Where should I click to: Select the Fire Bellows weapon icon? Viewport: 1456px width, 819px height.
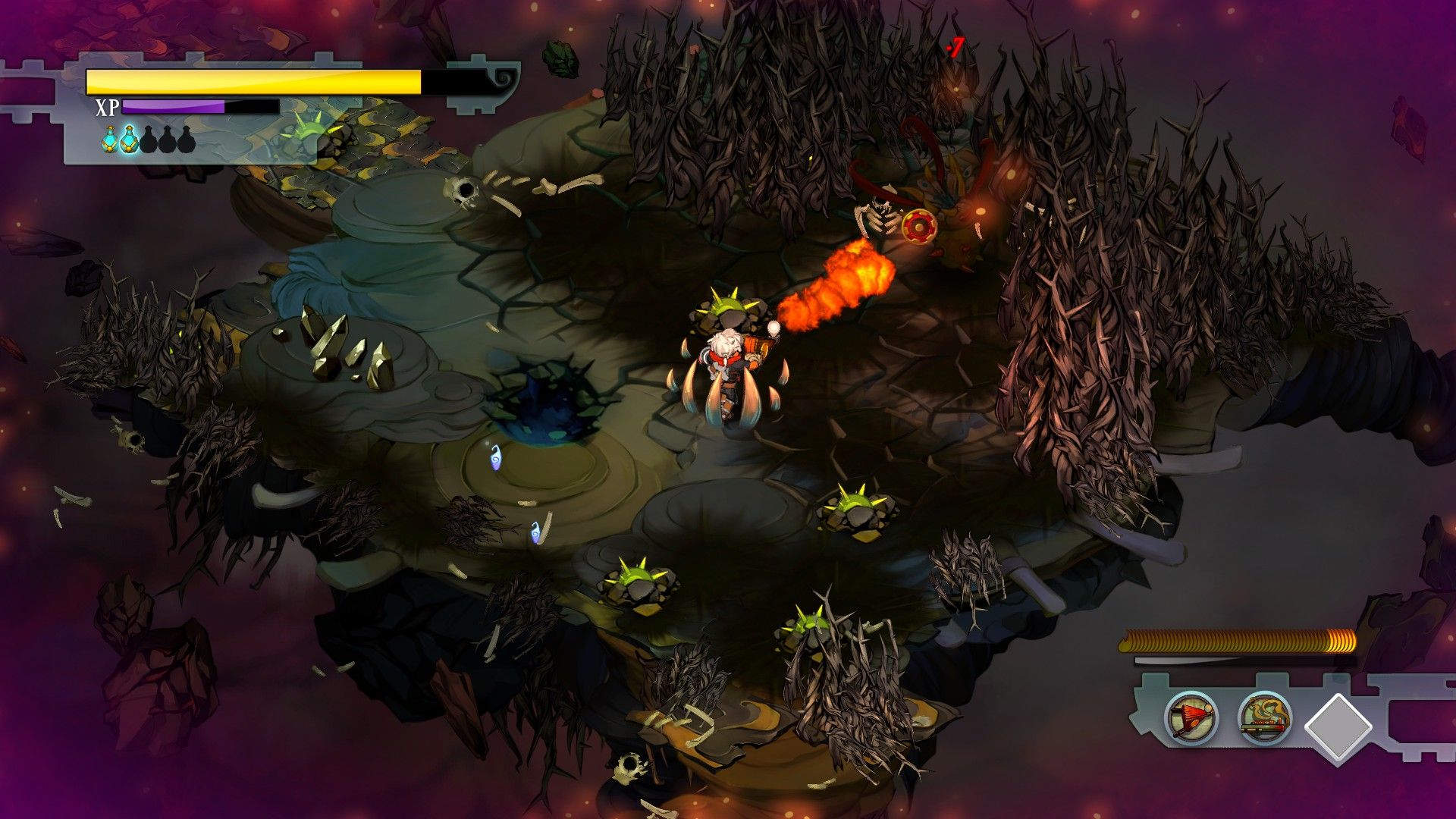(1191, 717)
